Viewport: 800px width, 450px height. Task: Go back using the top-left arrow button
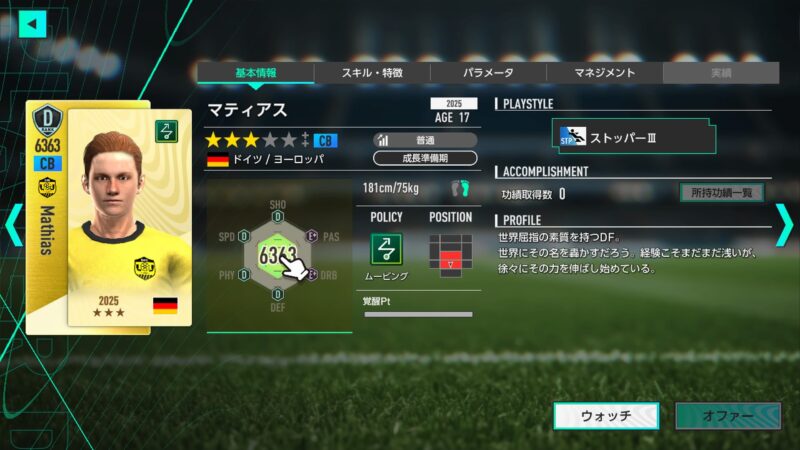[33, 23]
